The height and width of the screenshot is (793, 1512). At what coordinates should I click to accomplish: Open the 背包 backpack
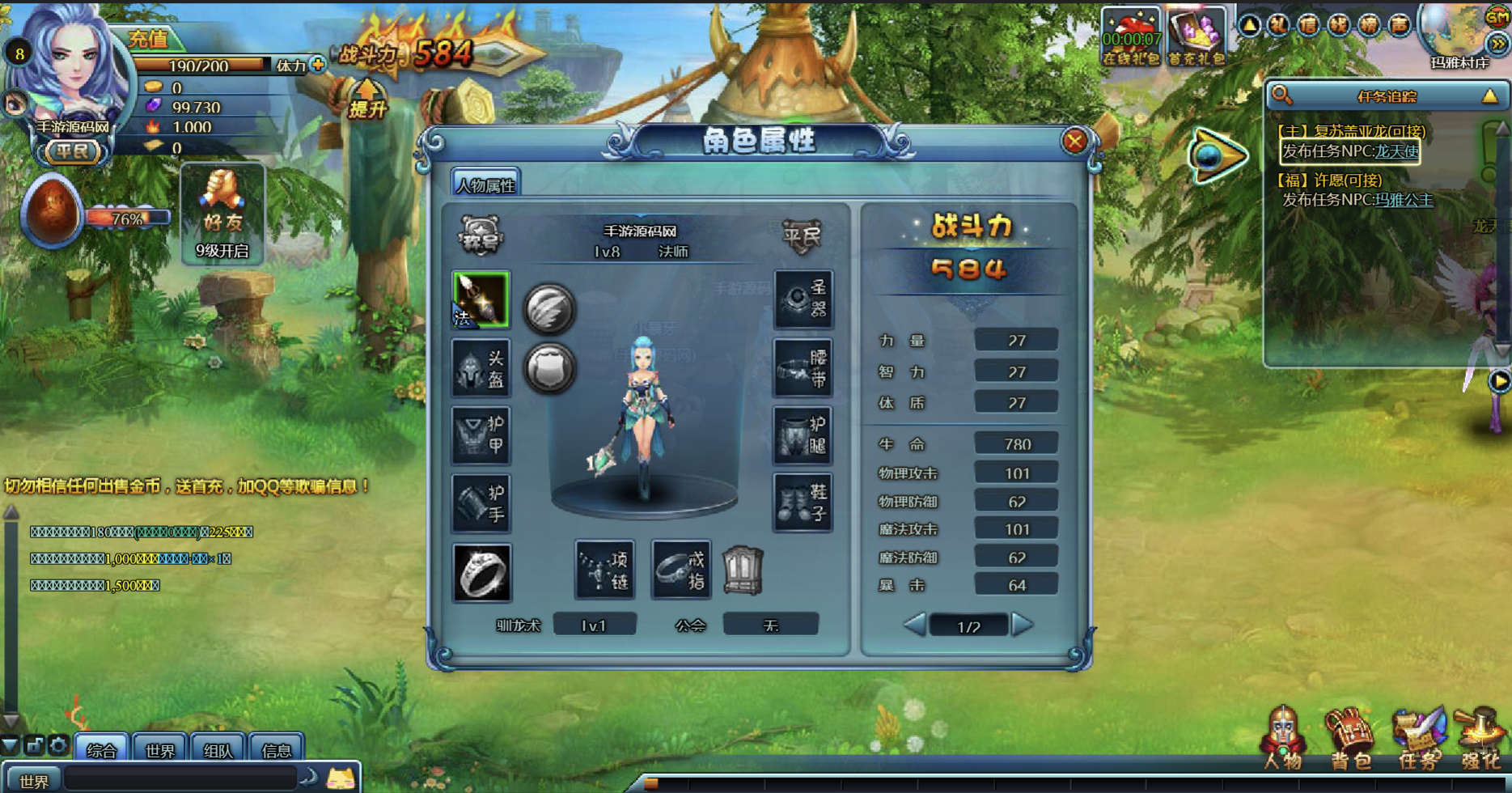(x=1349, y=738)
